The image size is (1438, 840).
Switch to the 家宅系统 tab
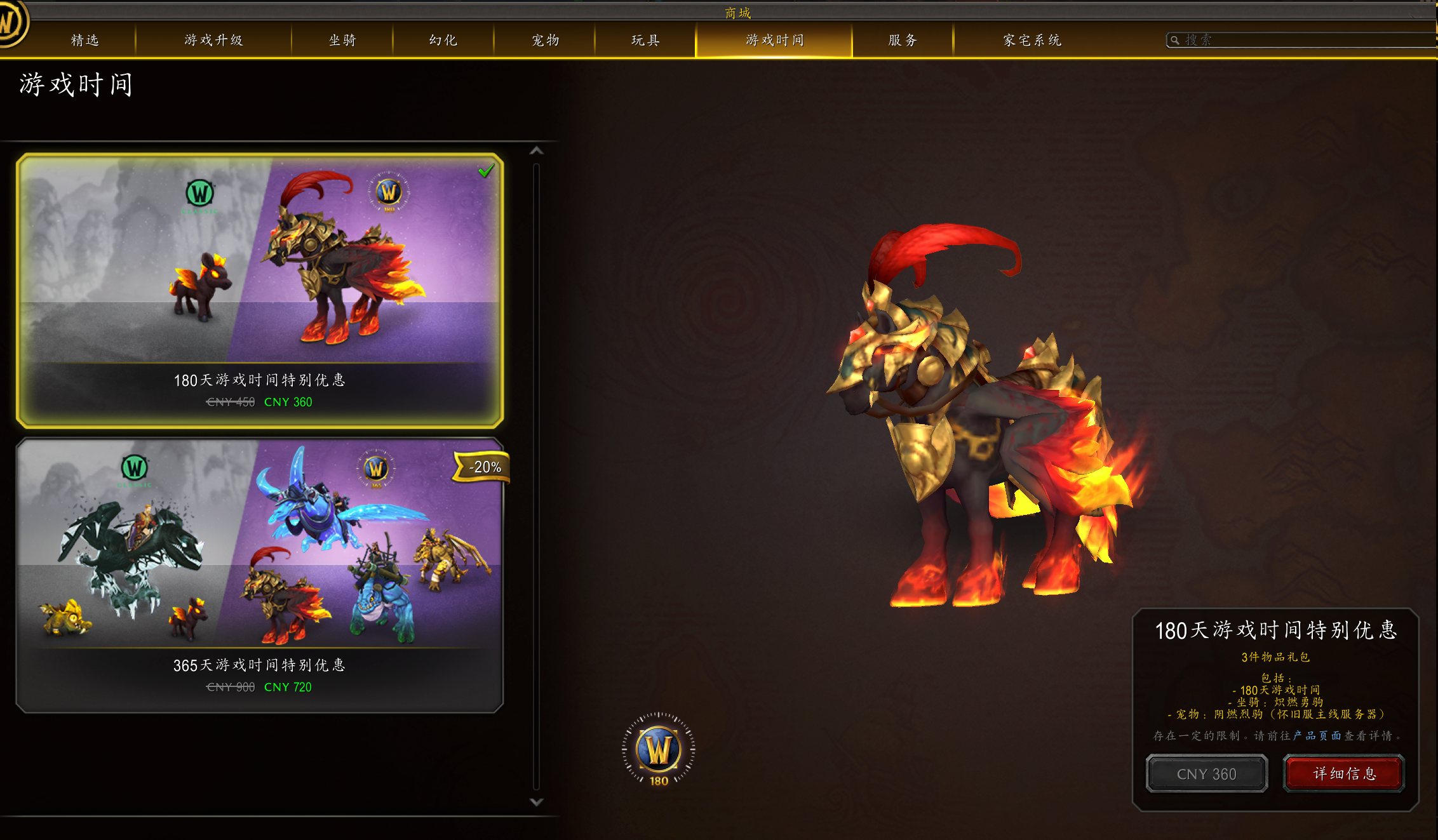tap(1032, 40)
